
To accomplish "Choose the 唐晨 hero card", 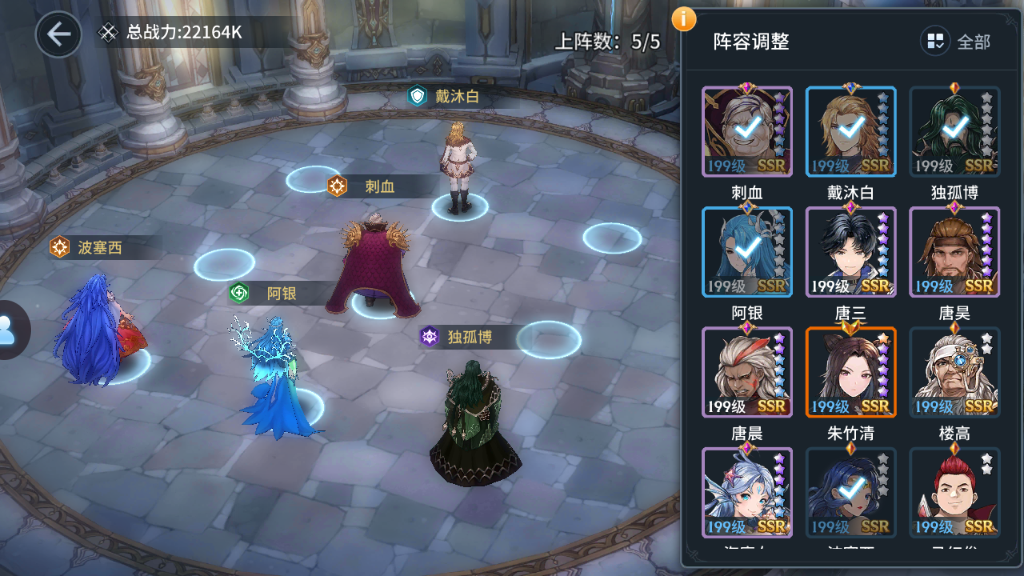I will 747,372.
